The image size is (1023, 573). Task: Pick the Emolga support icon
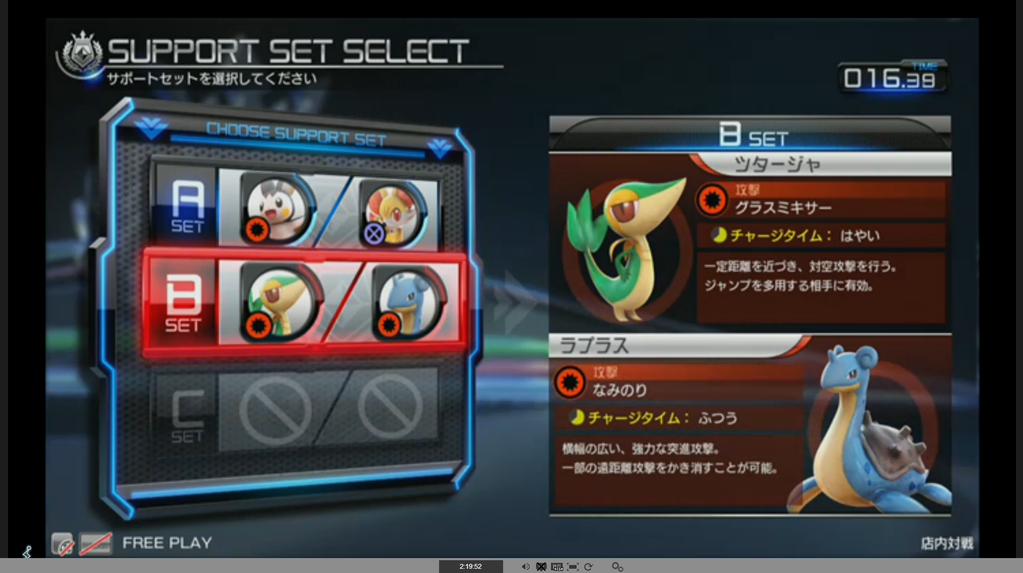pos(275,209)
